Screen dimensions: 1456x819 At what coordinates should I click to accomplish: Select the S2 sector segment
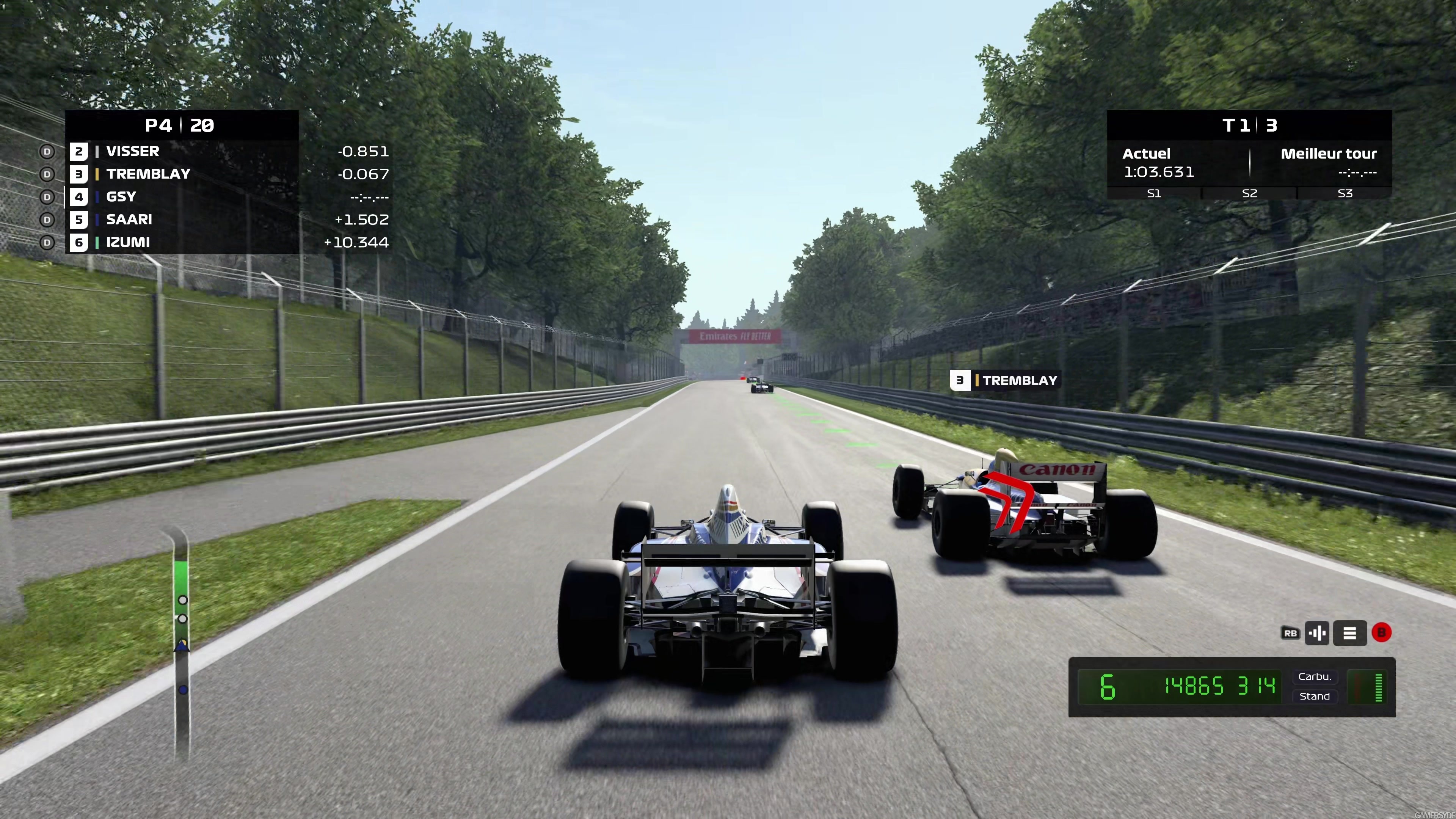click(x=1249, y=193)
